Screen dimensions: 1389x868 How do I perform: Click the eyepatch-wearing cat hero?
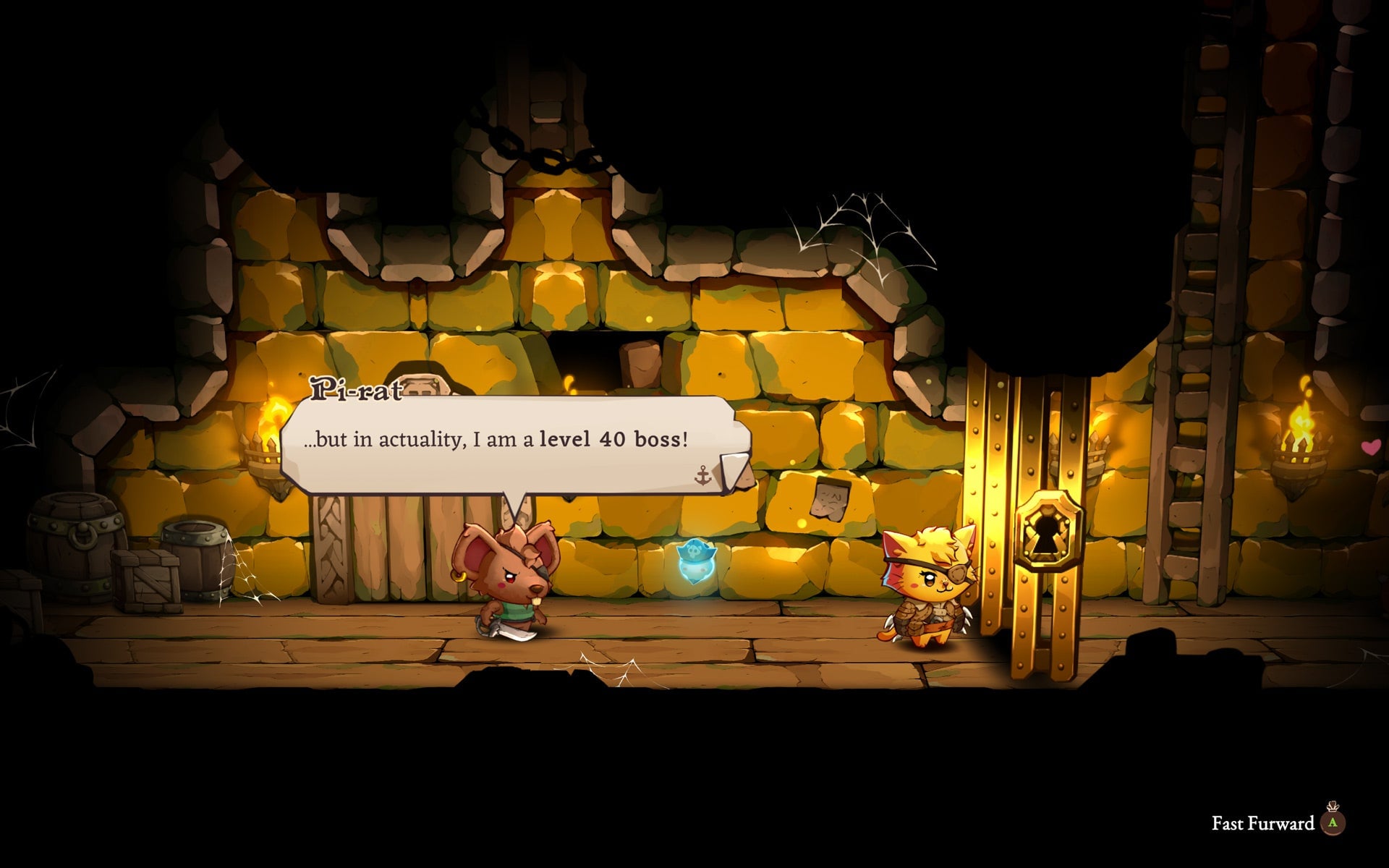pos(928,586)
